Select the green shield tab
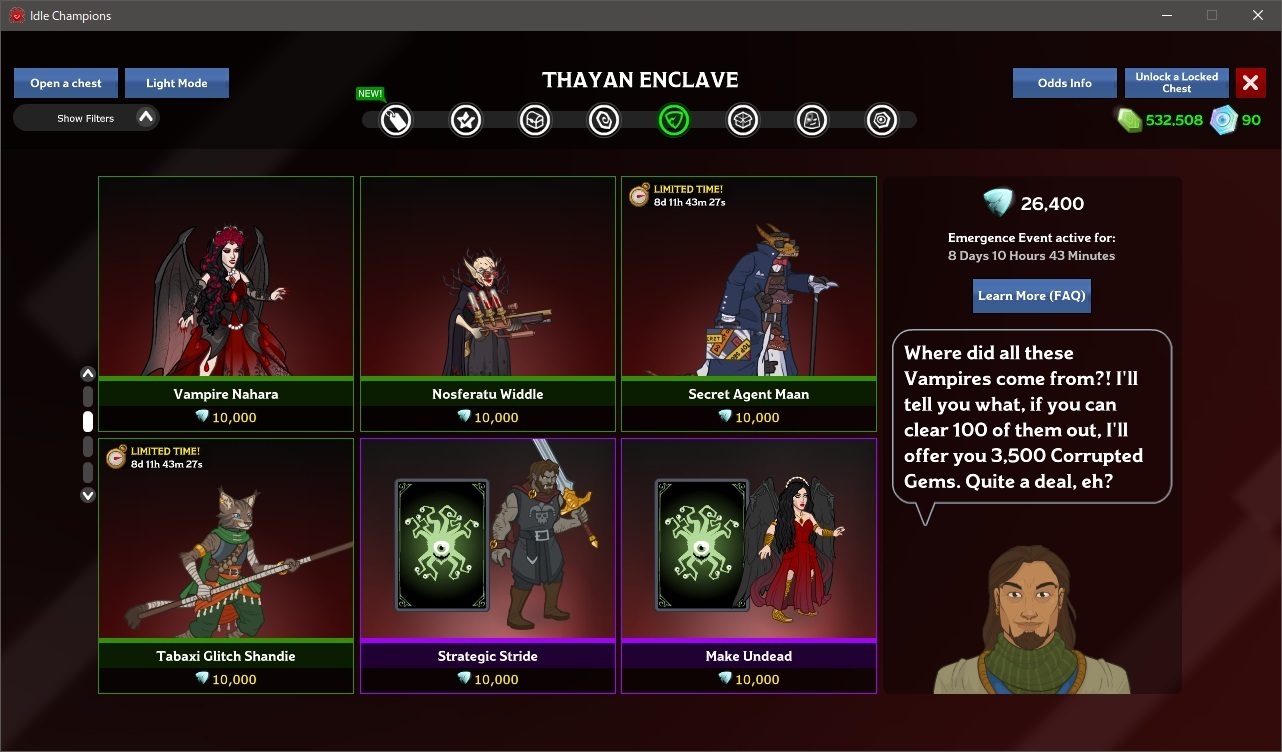Screen dimensions: 1282x752 tap(674, 121)
